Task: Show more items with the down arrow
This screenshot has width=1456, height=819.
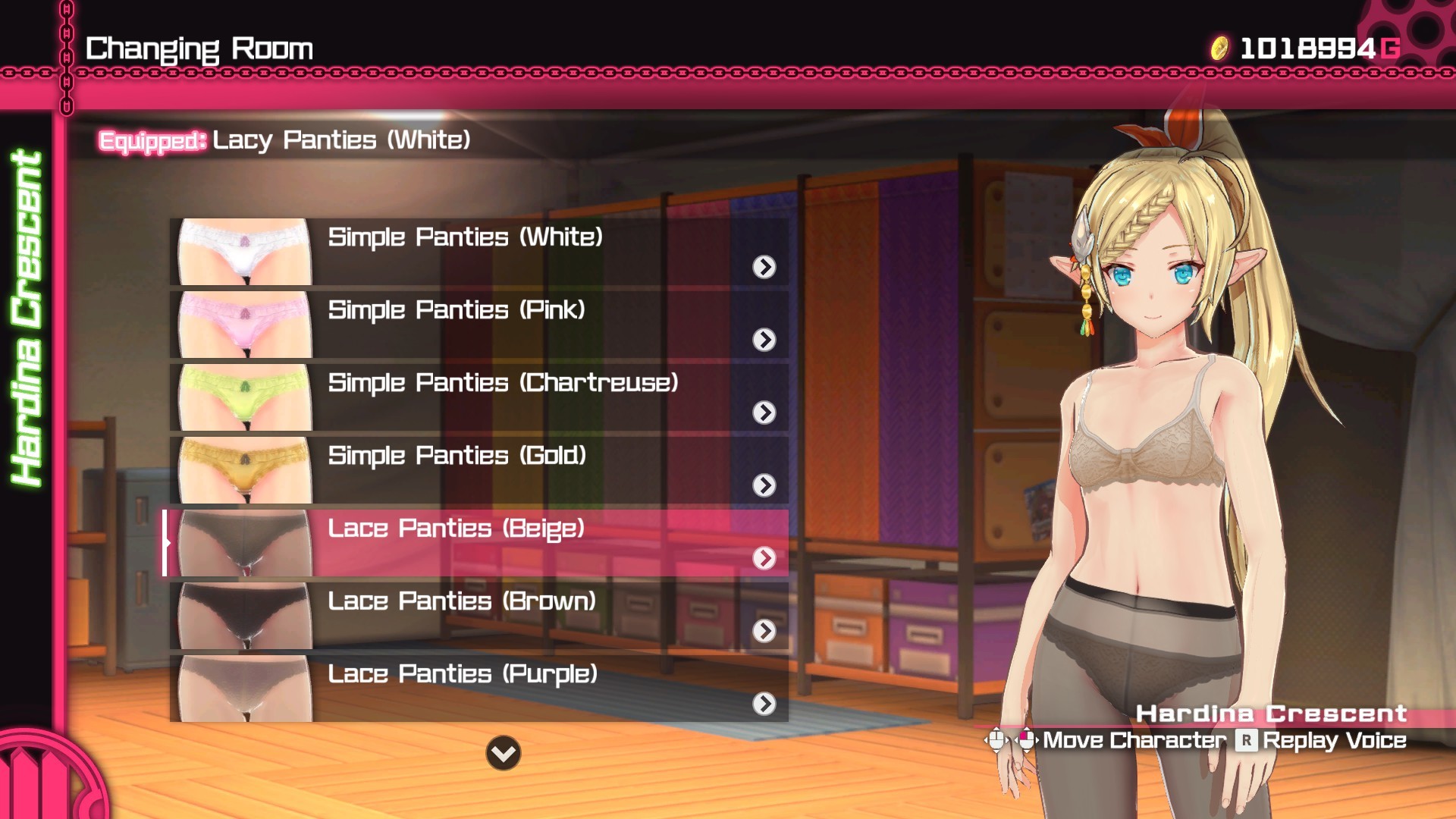Action: [504, 753]
